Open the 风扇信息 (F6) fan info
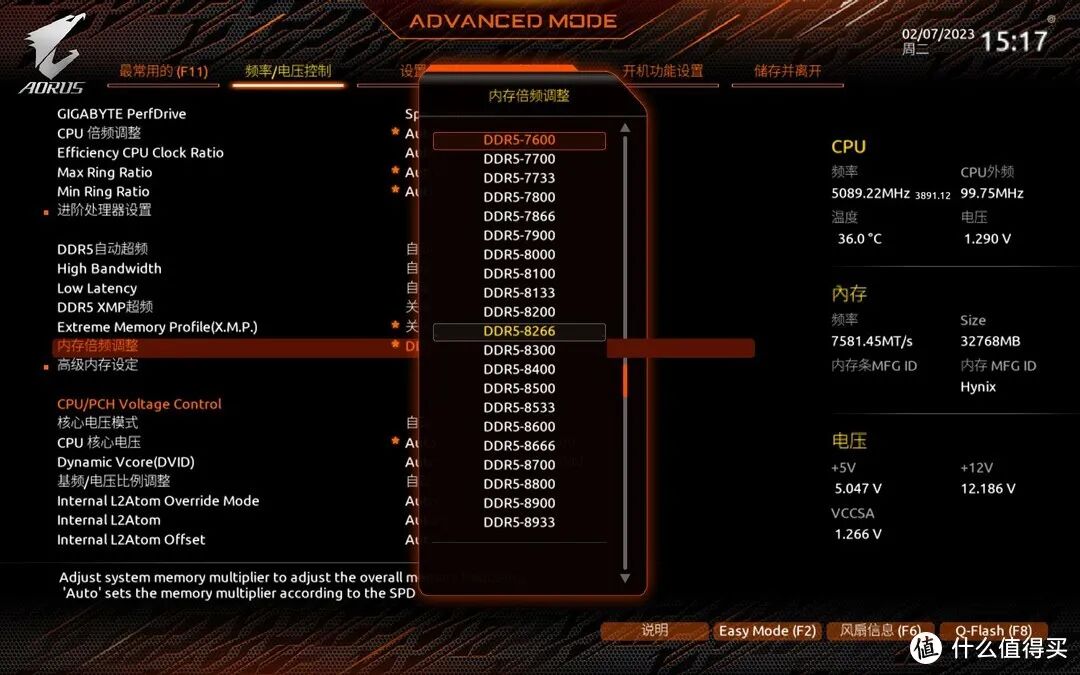The width and height of the screenshot is (1080, 675). (x=880, y=631)
